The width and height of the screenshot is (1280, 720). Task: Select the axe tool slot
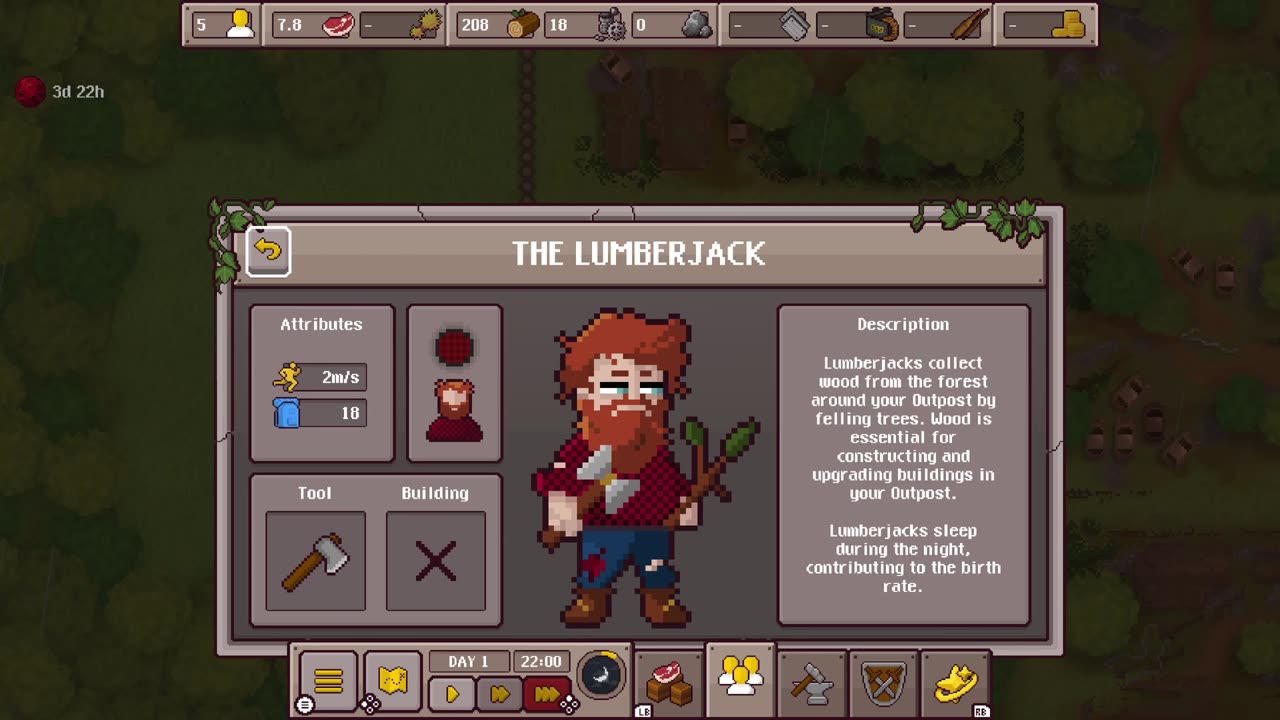(x=315, y=561)
